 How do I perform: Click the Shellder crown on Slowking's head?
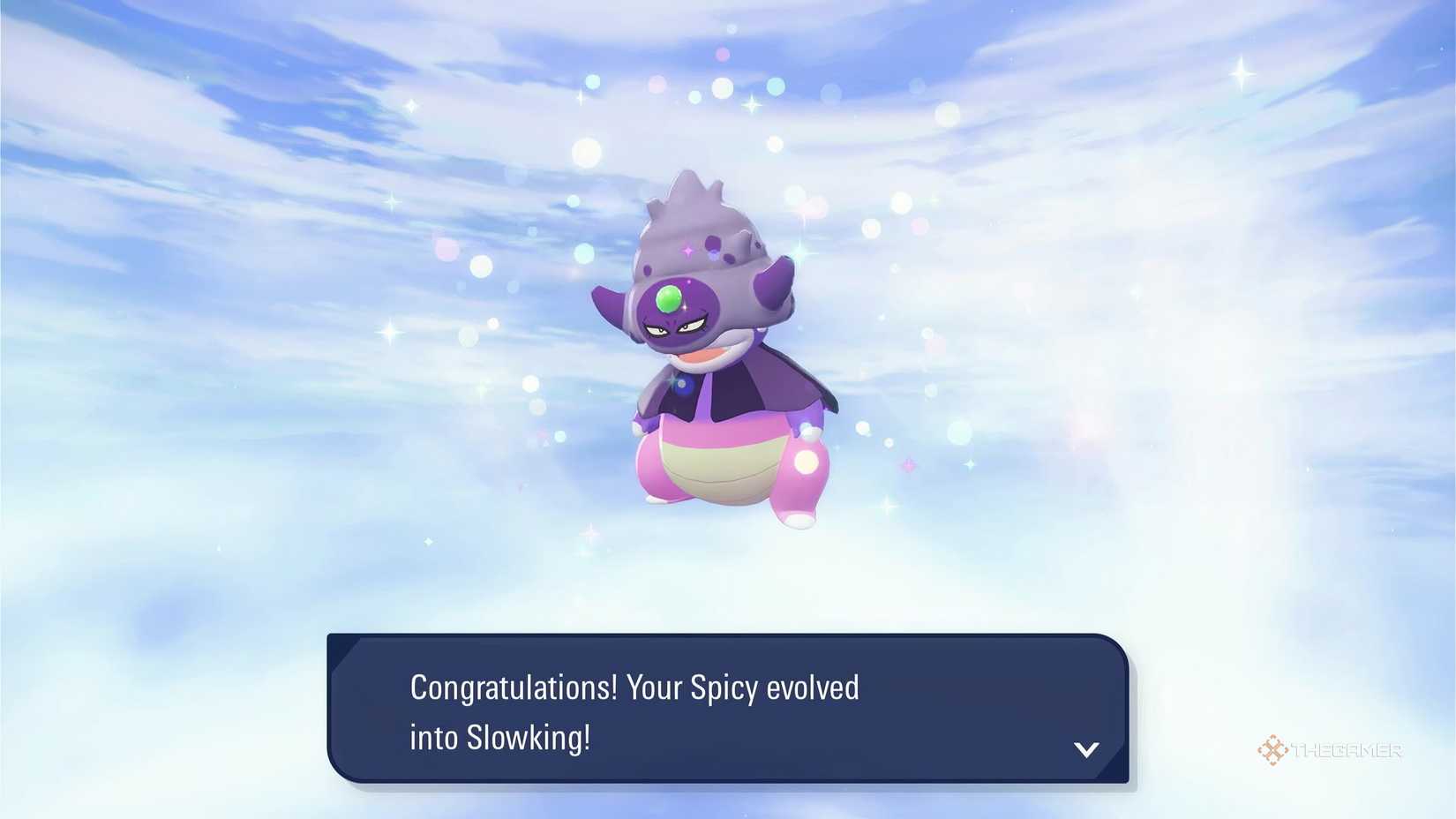697,221
